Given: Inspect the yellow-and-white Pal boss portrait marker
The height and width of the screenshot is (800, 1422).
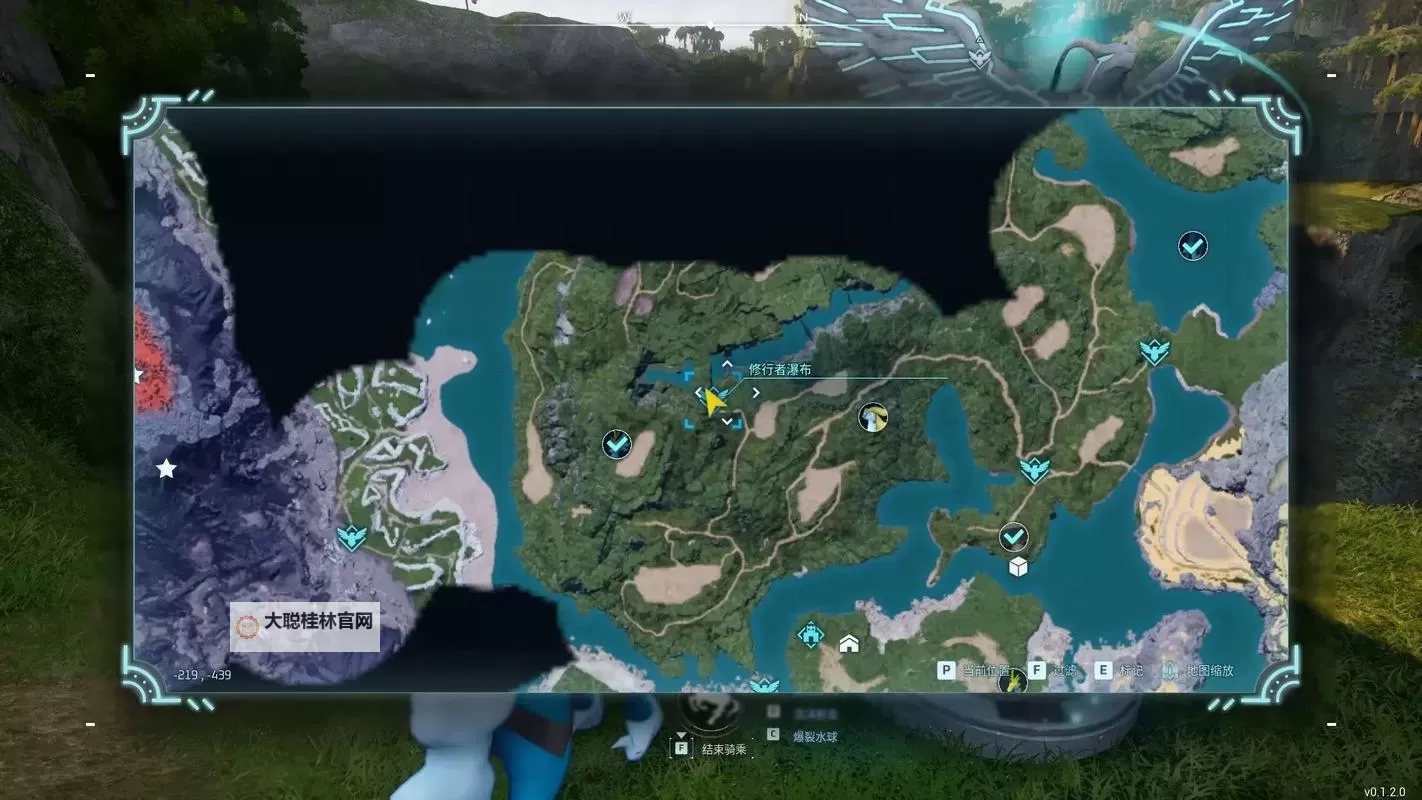Looking at the screenshot, I should (873, 417).
